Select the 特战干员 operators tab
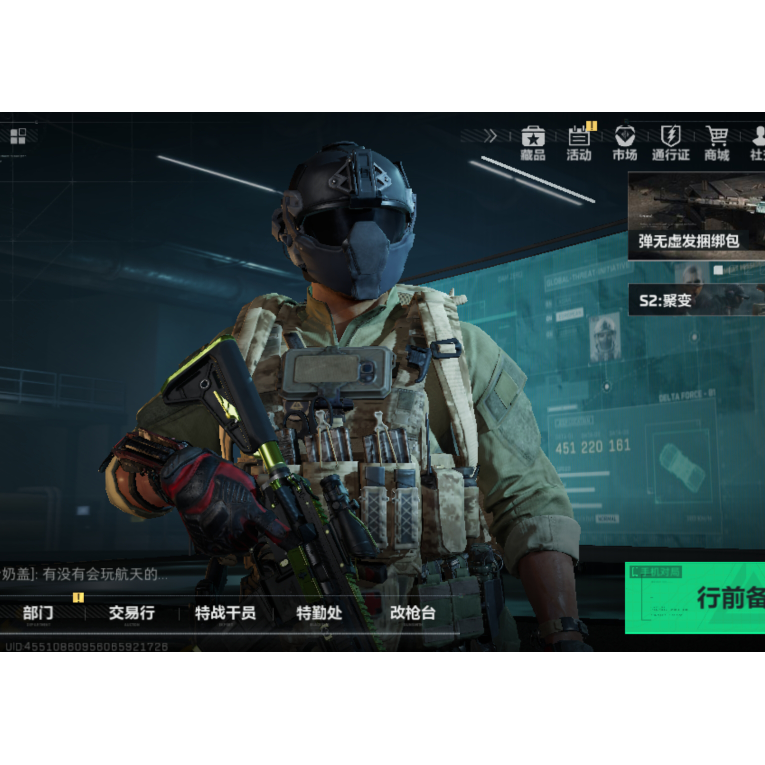Viewport: 765px width, 765px height. tap(225, 613)
